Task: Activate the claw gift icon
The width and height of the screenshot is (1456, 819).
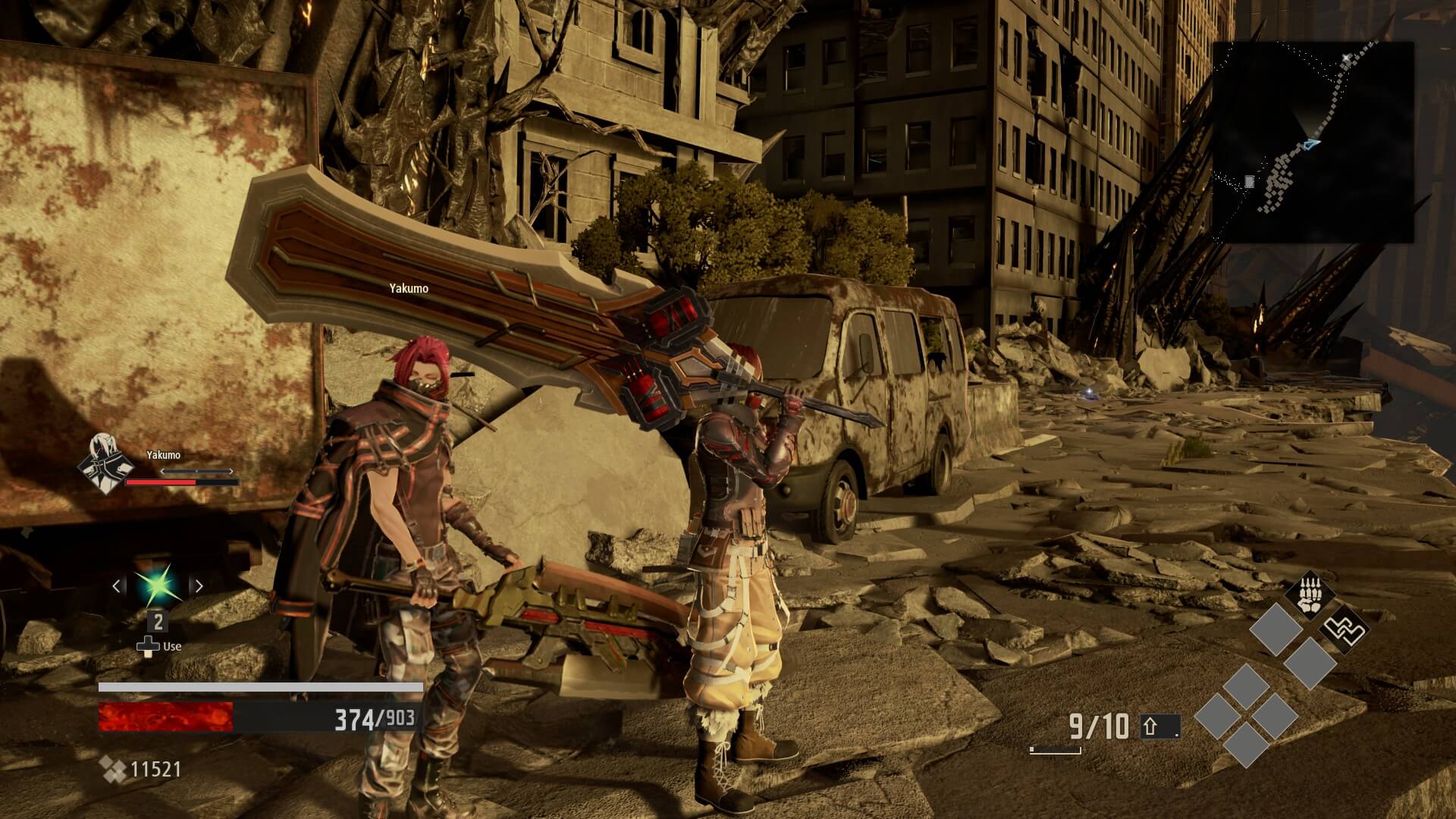Action: pos(1310,594)
